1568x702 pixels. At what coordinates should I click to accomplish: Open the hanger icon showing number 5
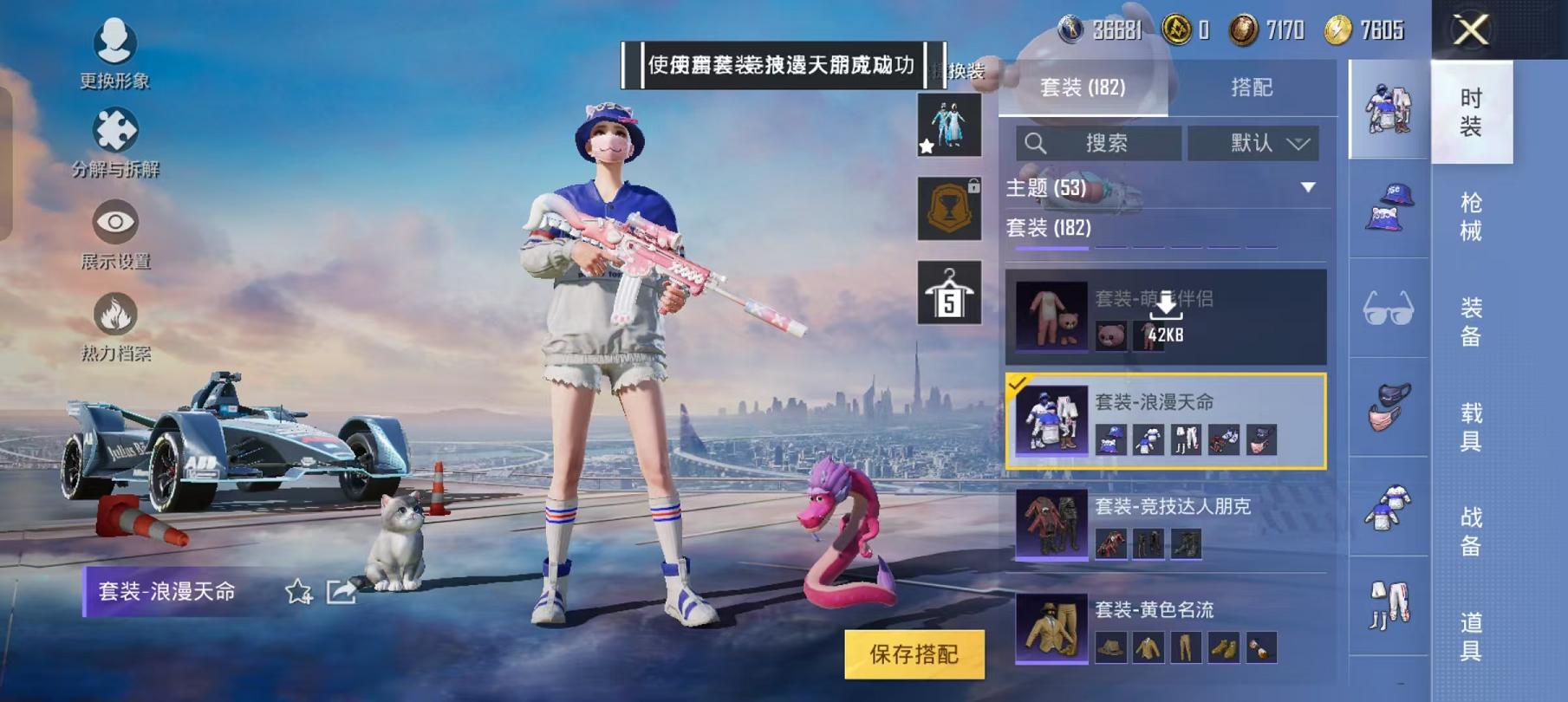pyautogui.click(x=950, y=289)
